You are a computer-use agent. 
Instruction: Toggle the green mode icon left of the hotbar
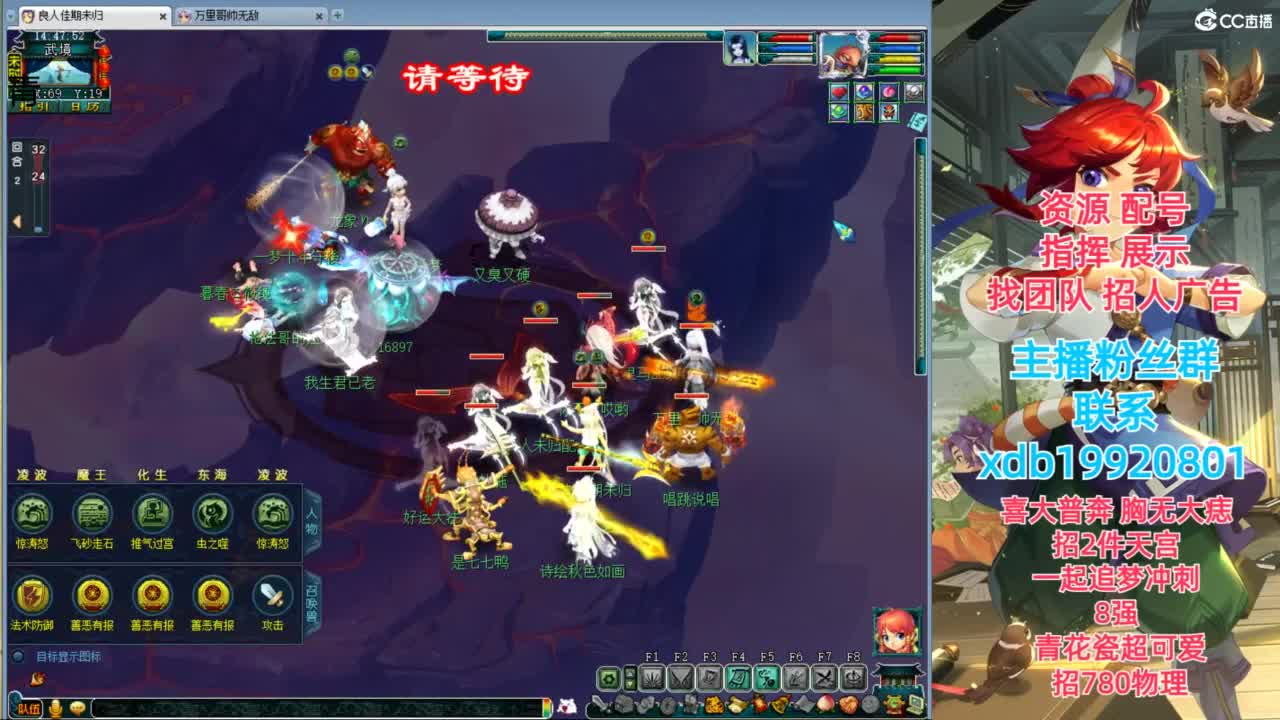(608, 678)
